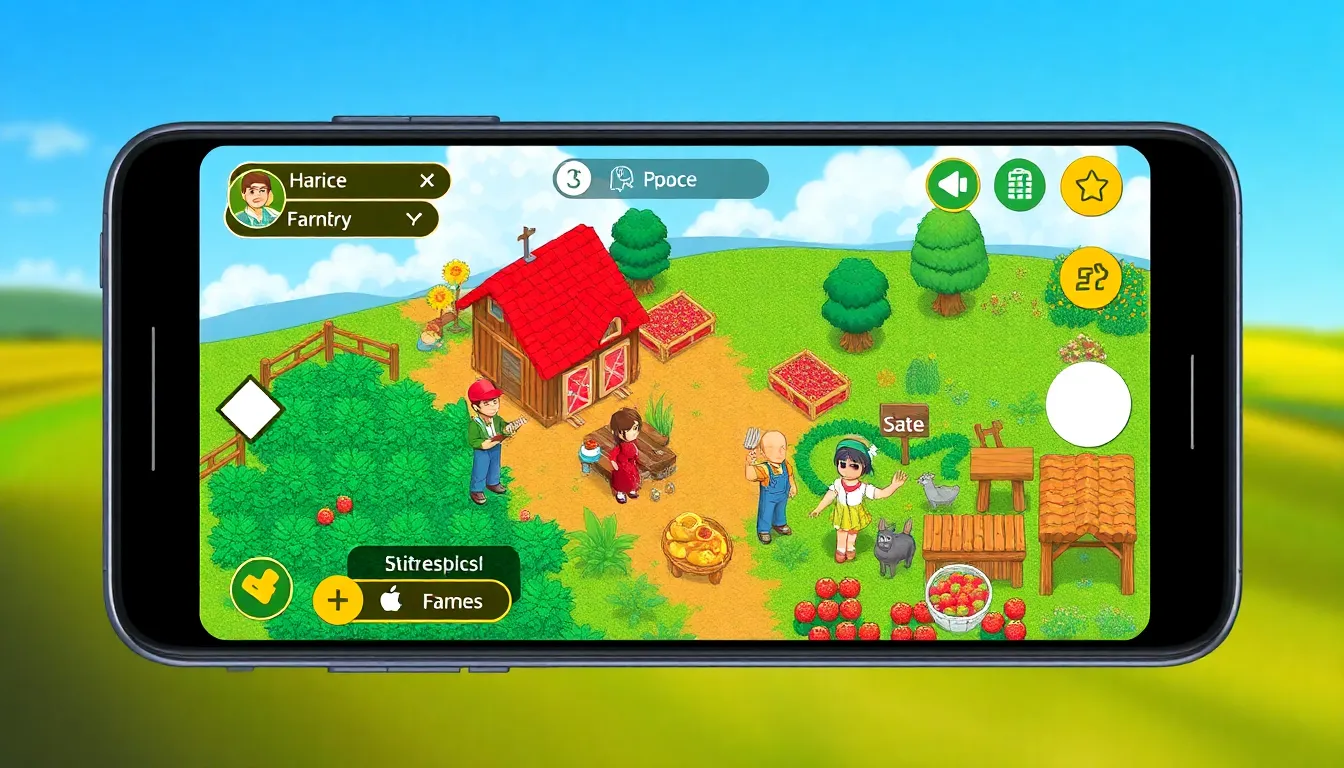Viewport: 1344px width, 768px height.
Task: Toggle sound with the speaker button
Action: pyautogui.click(x=952, y=185)
